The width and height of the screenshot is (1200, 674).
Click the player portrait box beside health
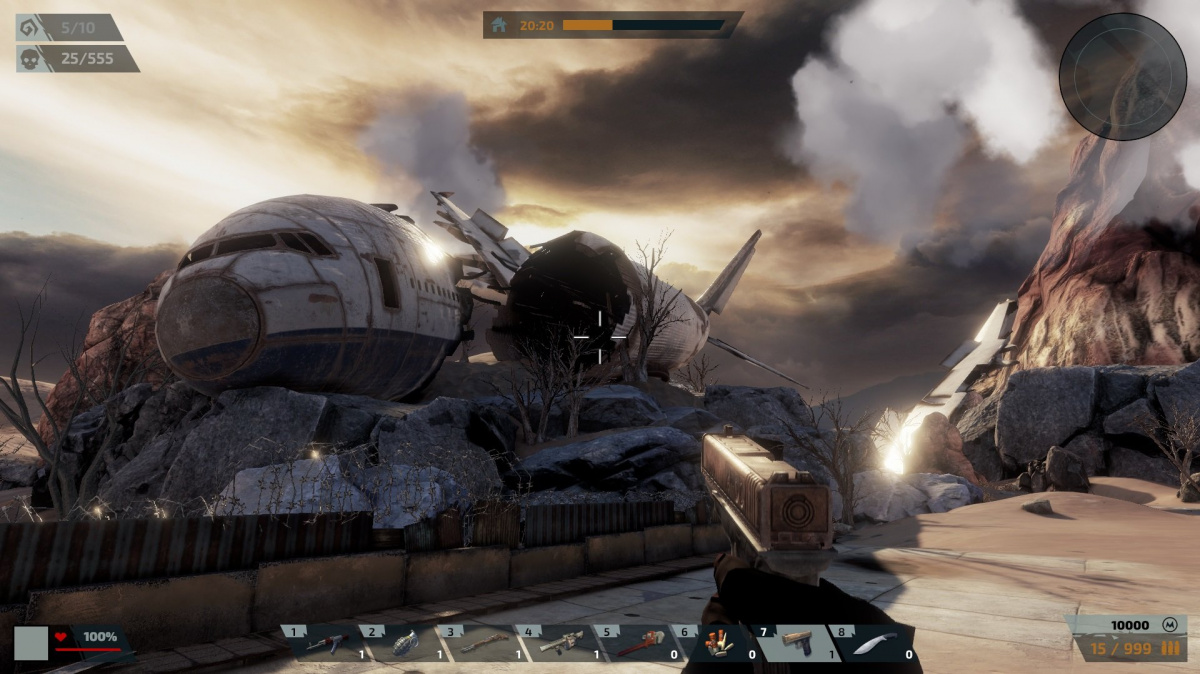(x=31, y=643)
